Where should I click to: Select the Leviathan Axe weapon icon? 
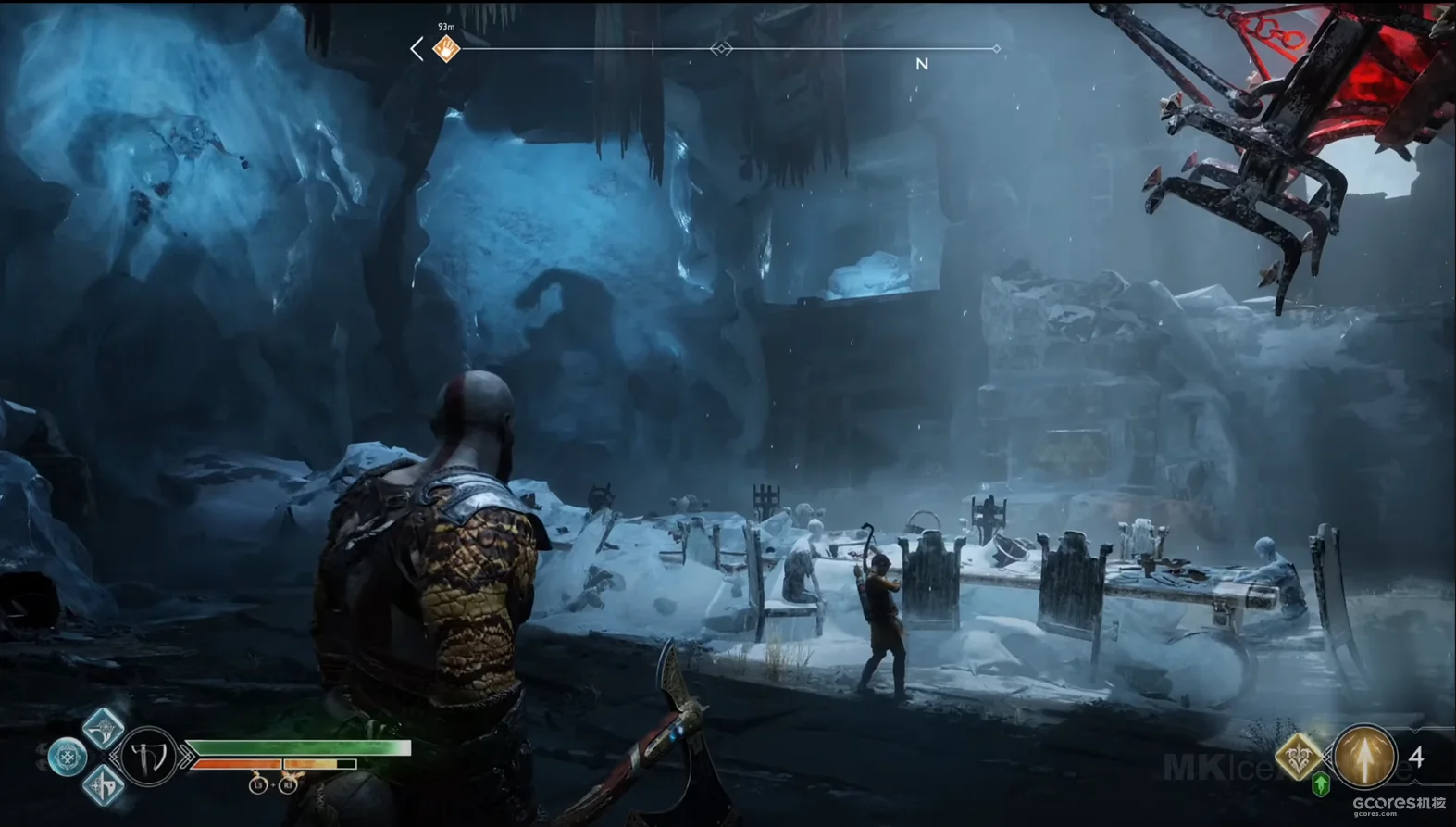coord(149,757)
